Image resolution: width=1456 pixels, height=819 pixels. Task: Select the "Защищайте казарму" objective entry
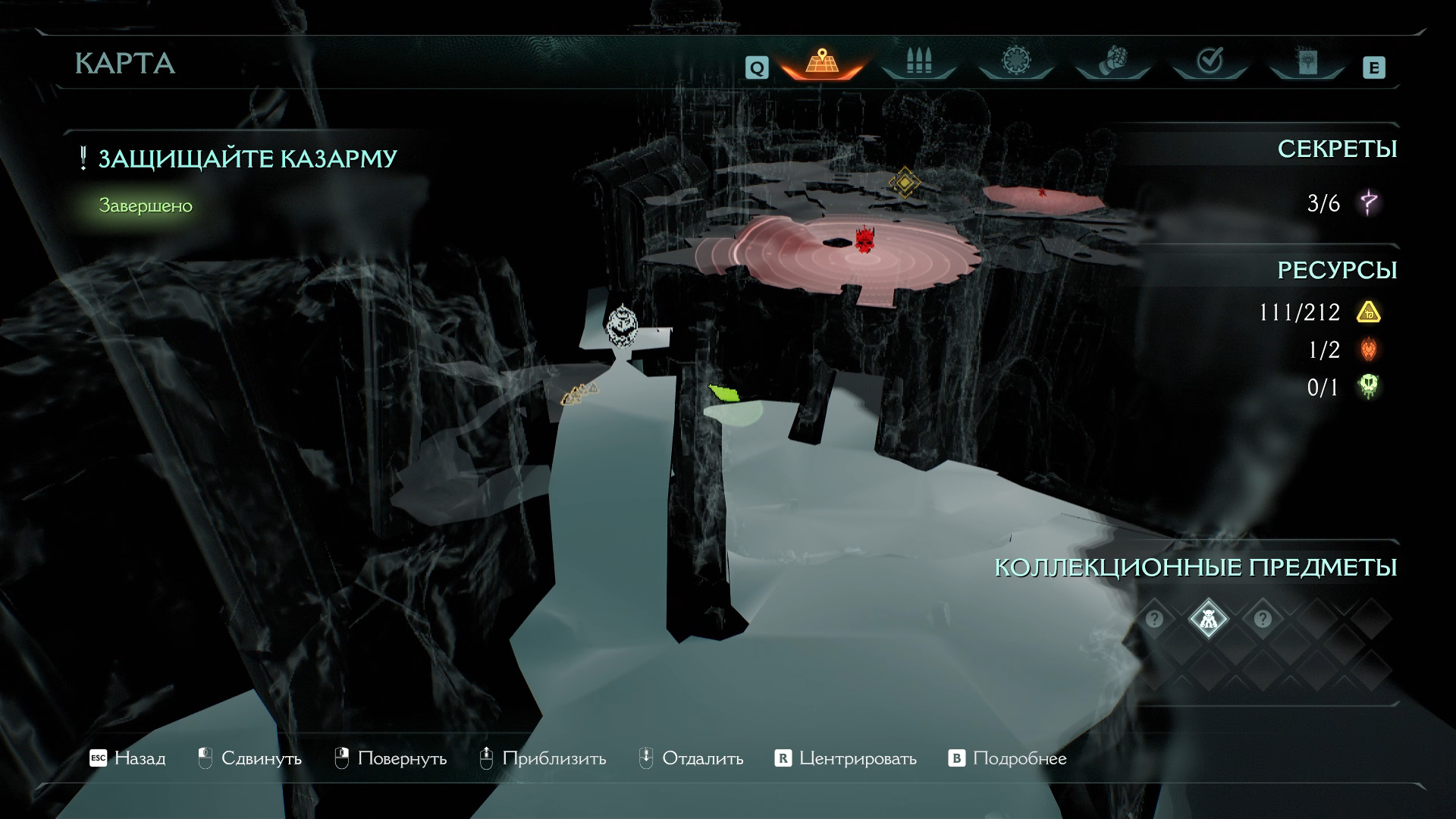[x=247, y=158]
